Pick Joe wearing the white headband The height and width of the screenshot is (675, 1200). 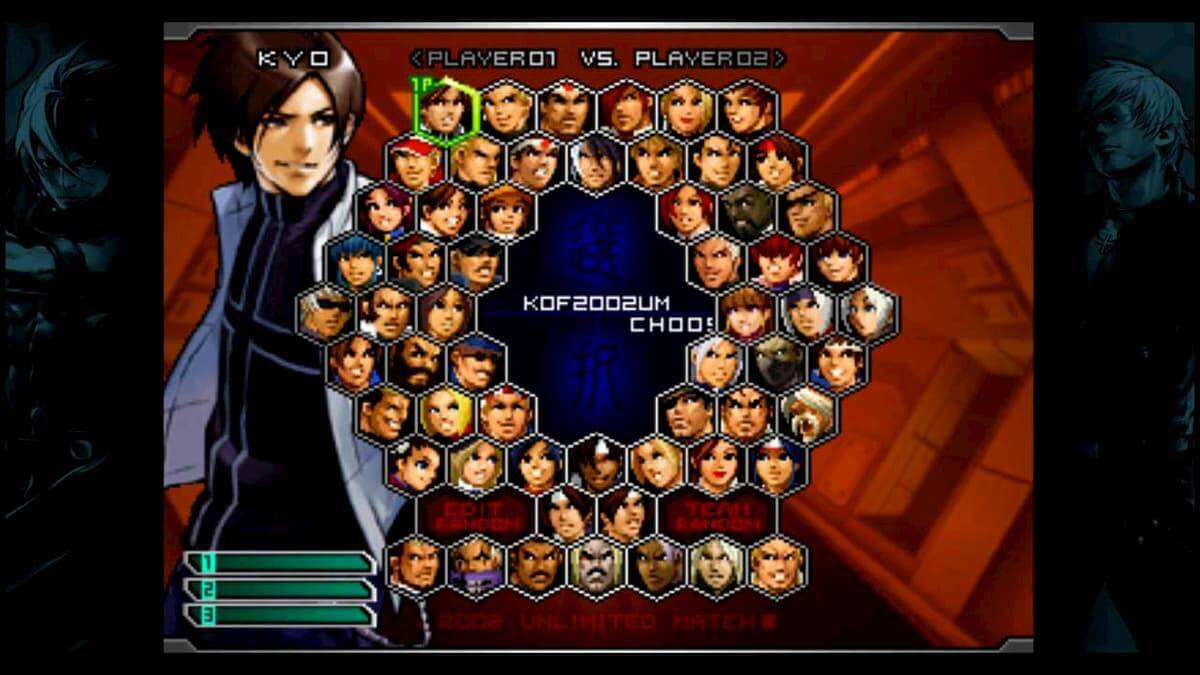tap(536, 160)
